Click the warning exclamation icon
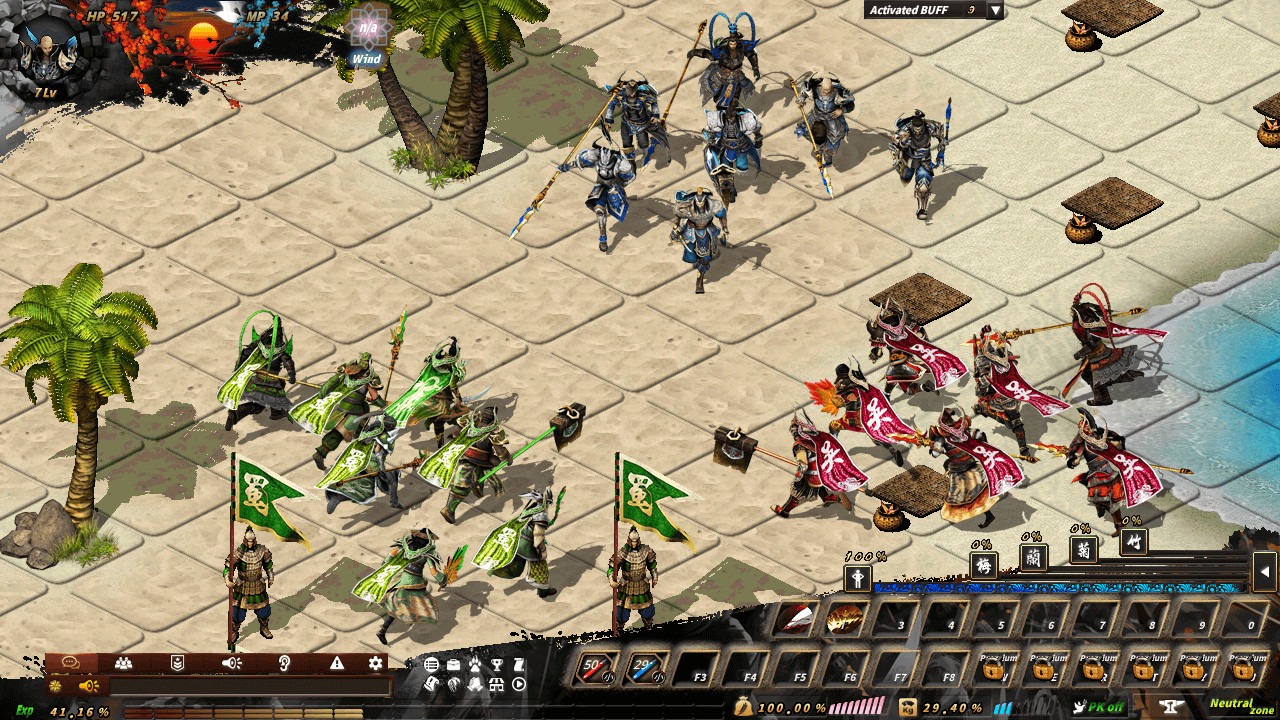Screen dimensions: 1280x720 point(337,662)
